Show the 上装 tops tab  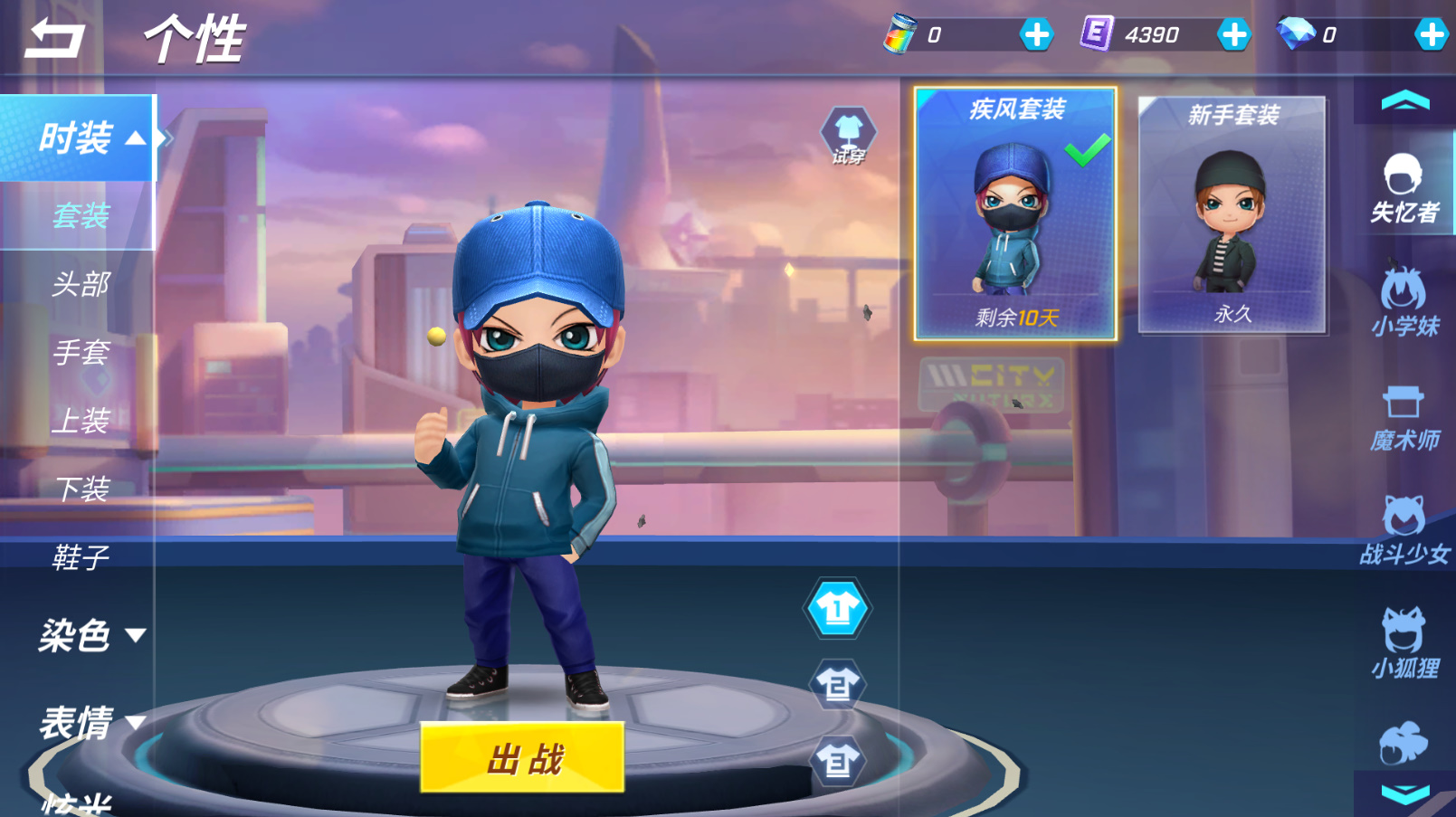81,422
